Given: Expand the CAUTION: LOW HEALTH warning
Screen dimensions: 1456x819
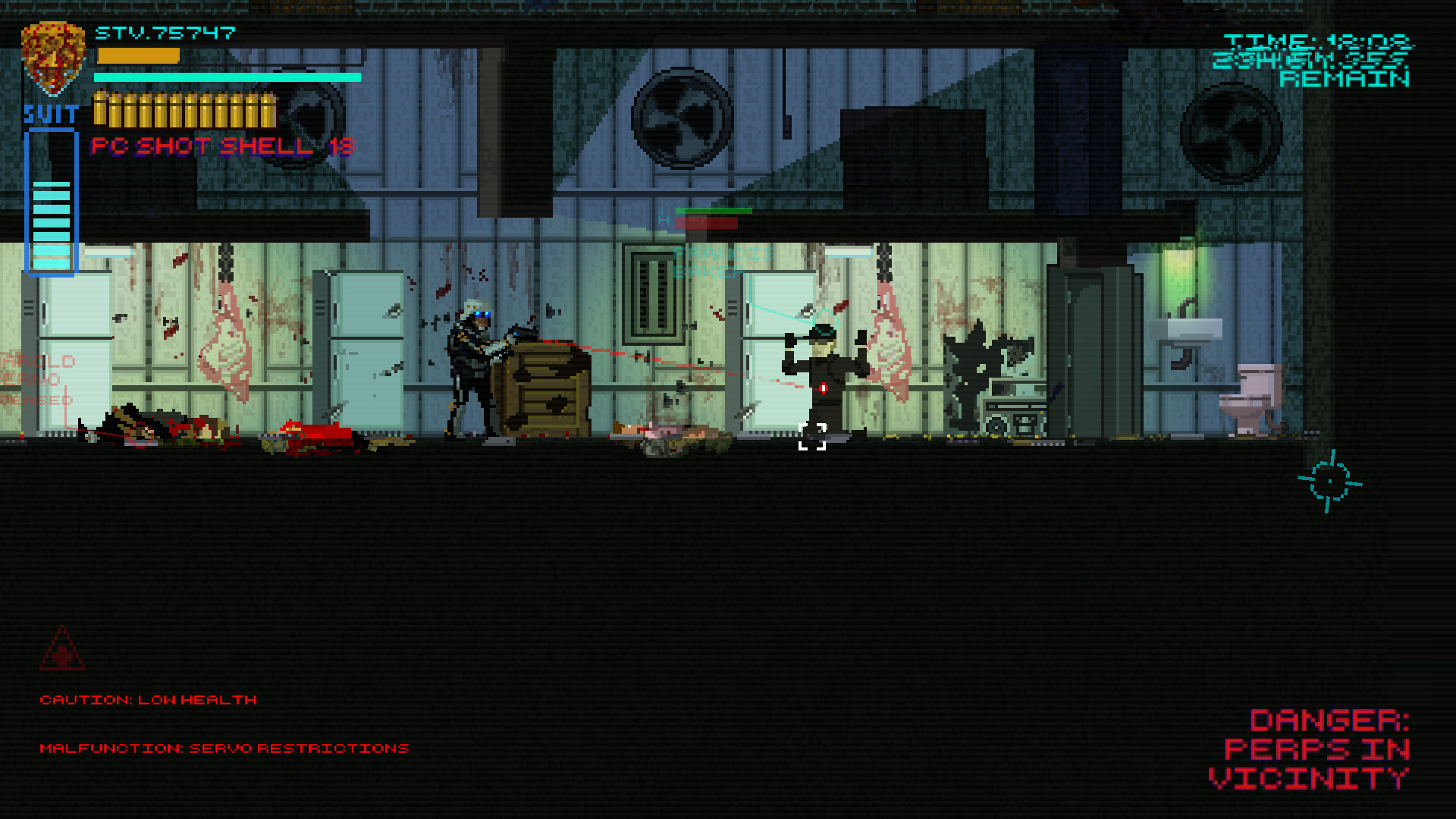Looking at the screenshot, I should click(149, 699).
